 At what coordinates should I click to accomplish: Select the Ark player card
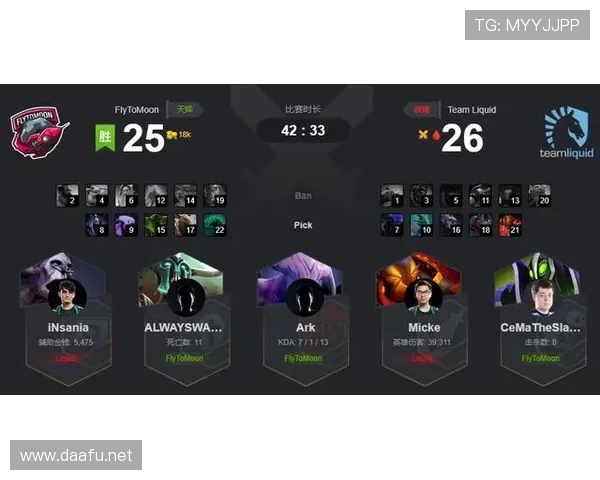pyautogui.click(x=303, y=310)
